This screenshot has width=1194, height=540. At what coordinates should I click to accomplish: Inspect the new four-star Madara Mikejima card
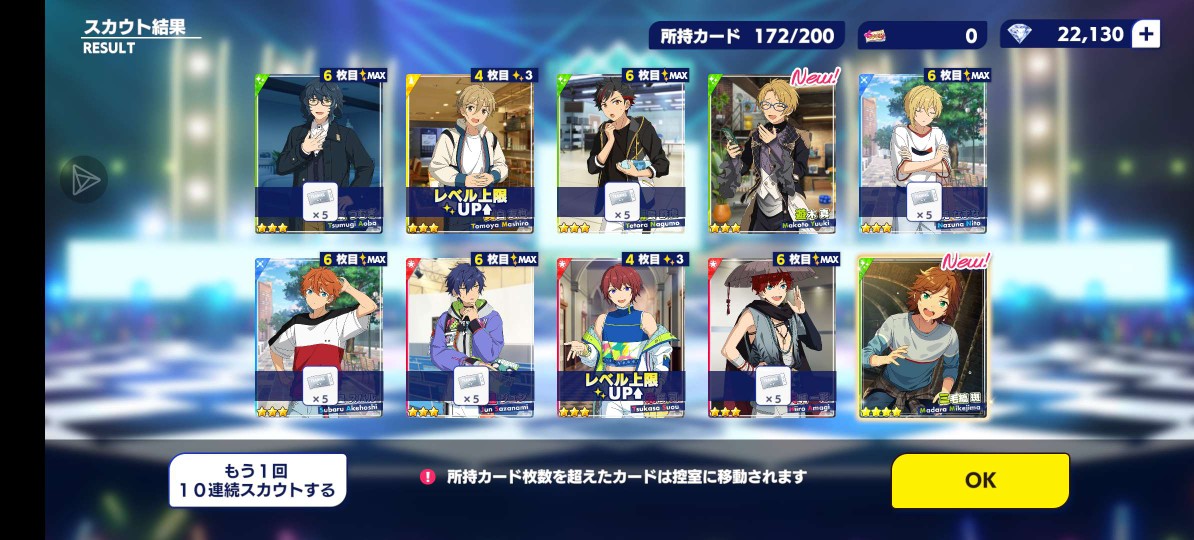pos(923,336)
